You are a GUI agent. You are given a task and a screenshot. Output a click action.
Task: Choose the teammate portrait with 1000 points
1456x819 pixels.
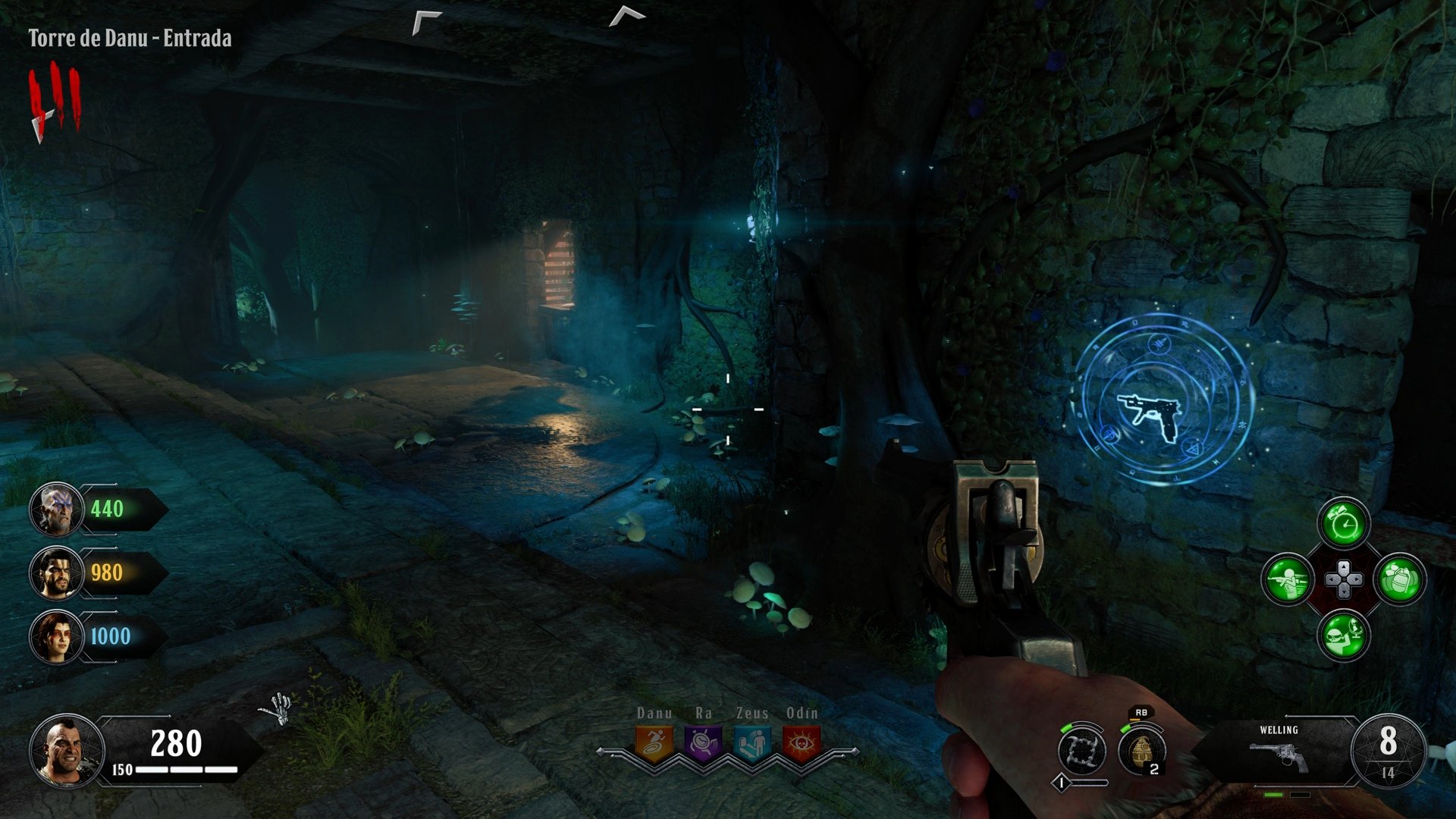click(x=56, y=636)
